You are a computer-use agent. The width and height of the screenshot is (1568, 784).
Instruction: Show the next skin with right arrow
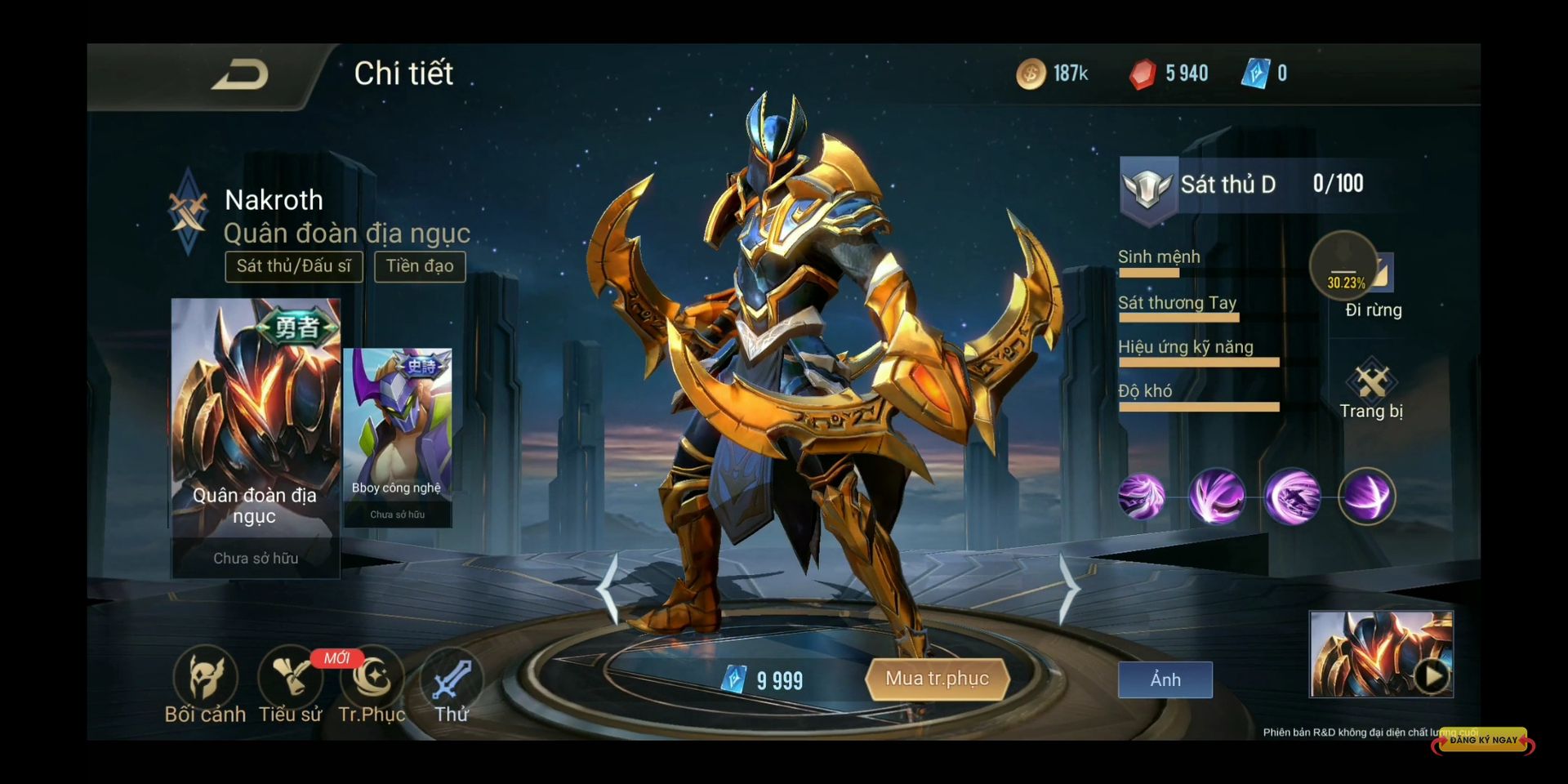point(1068,588)
